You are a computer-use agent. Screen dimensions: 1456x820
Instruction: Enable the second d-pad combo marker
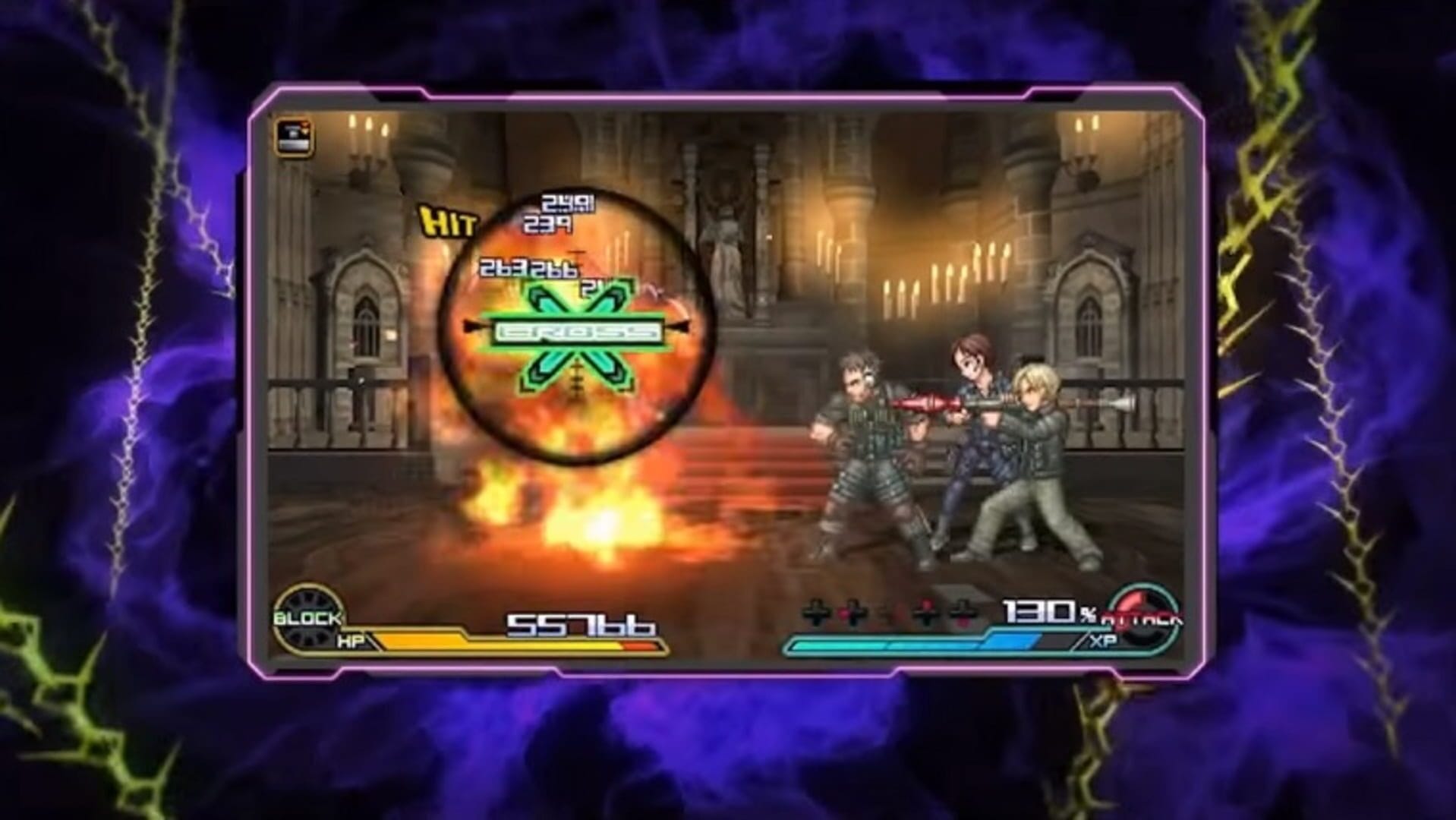tap(852, 610)
